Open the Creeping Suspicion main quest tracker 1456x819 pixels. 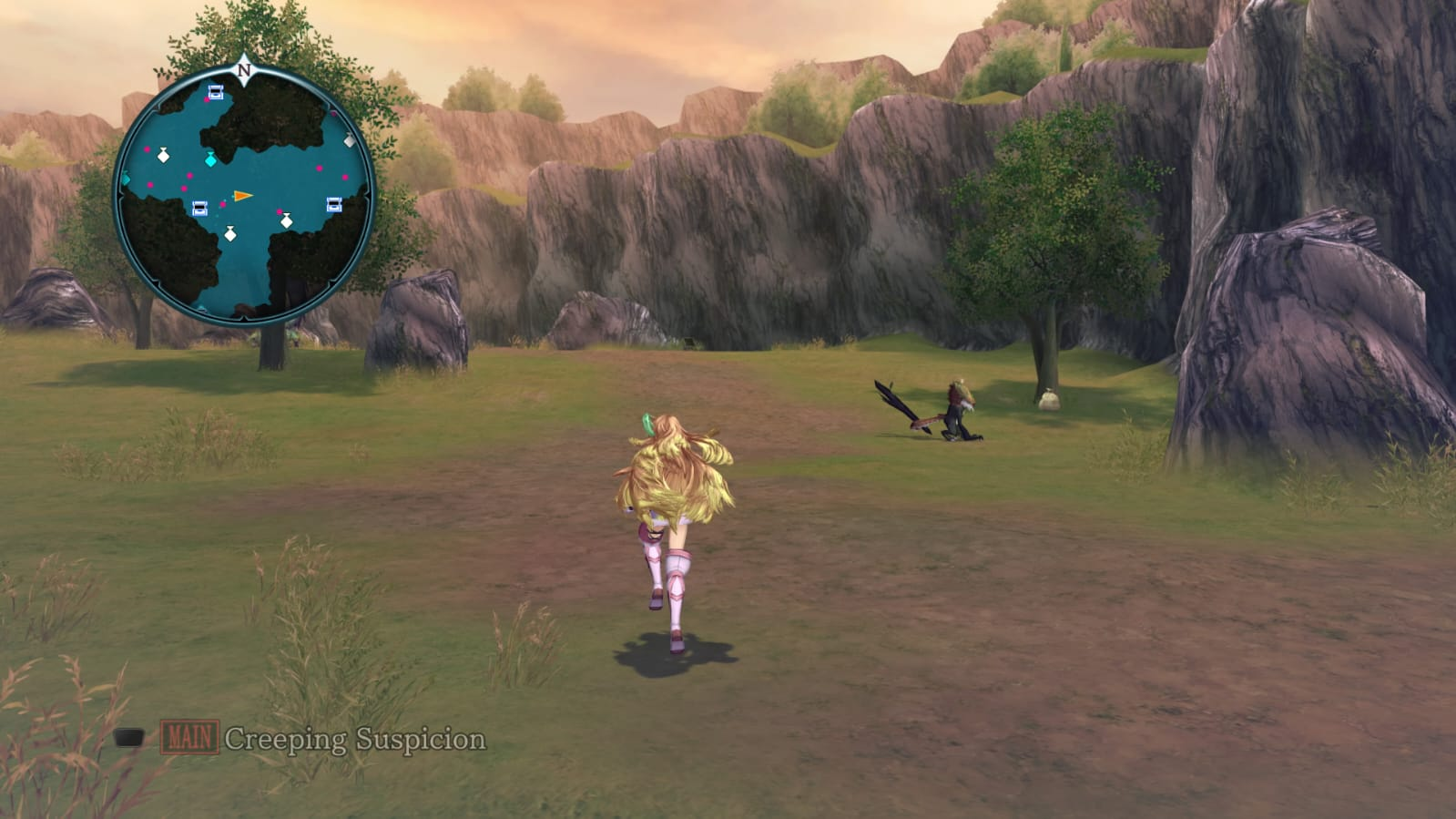pos(354,739)
